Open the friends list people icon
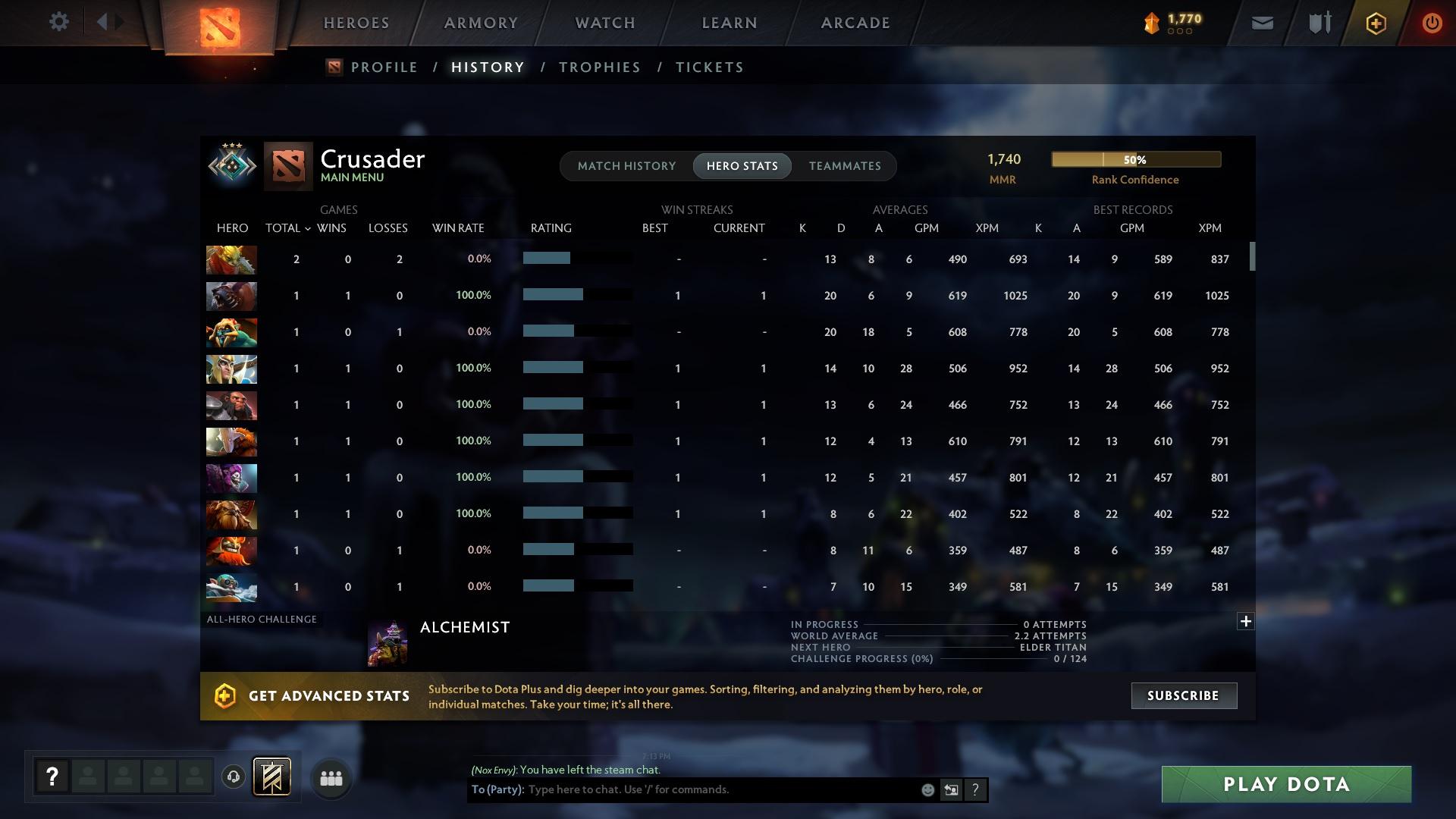The width and height of the screenshot is (1456, 819). (330, 777)
